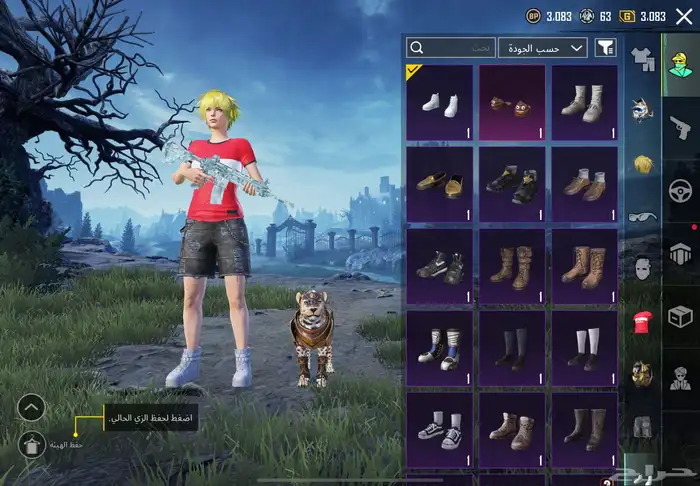This screenshot has height=486, width=700.
Task: Switch to the pistol weapons tab
Action: [x=680, y=127]
